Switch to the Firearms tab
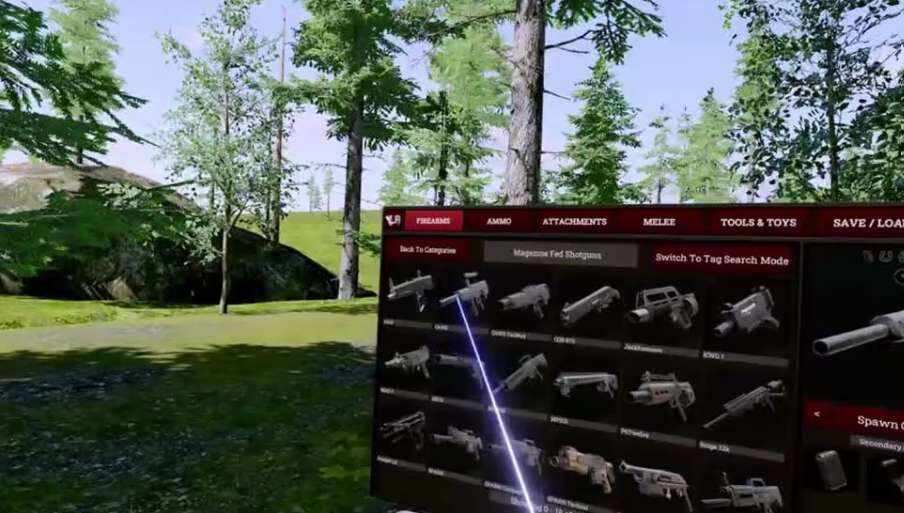904x513 pixels. pyautogui.click(x=433, y=221)
